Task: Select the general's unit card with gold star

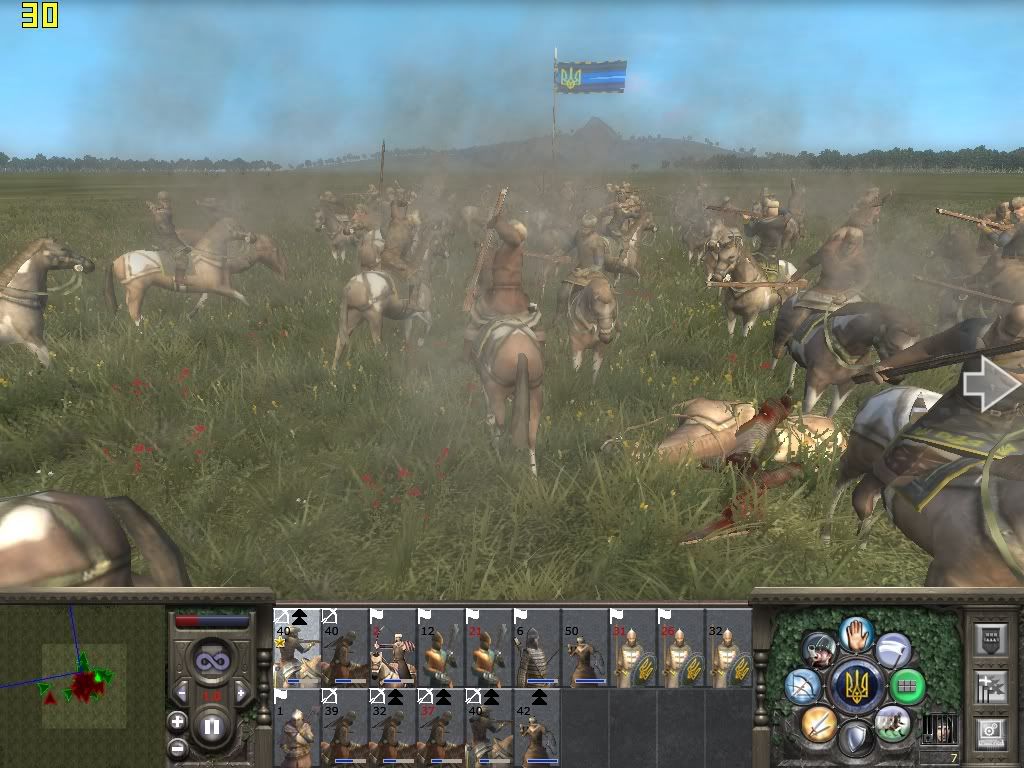Action: pos(297,648)
